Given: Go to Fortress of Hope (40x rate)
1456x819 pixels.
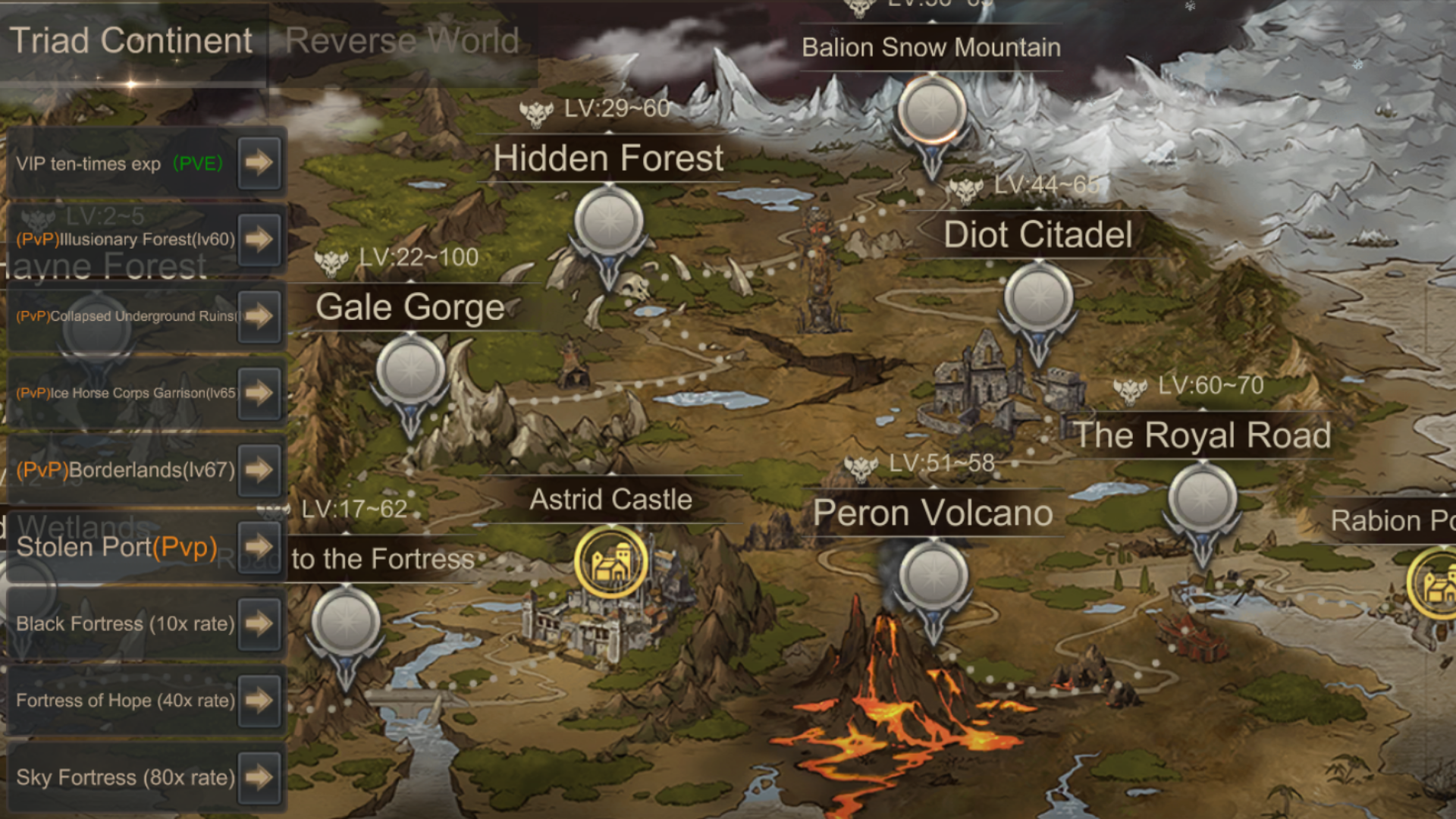Looking at the screenshot, I should (x=259, y=700).
